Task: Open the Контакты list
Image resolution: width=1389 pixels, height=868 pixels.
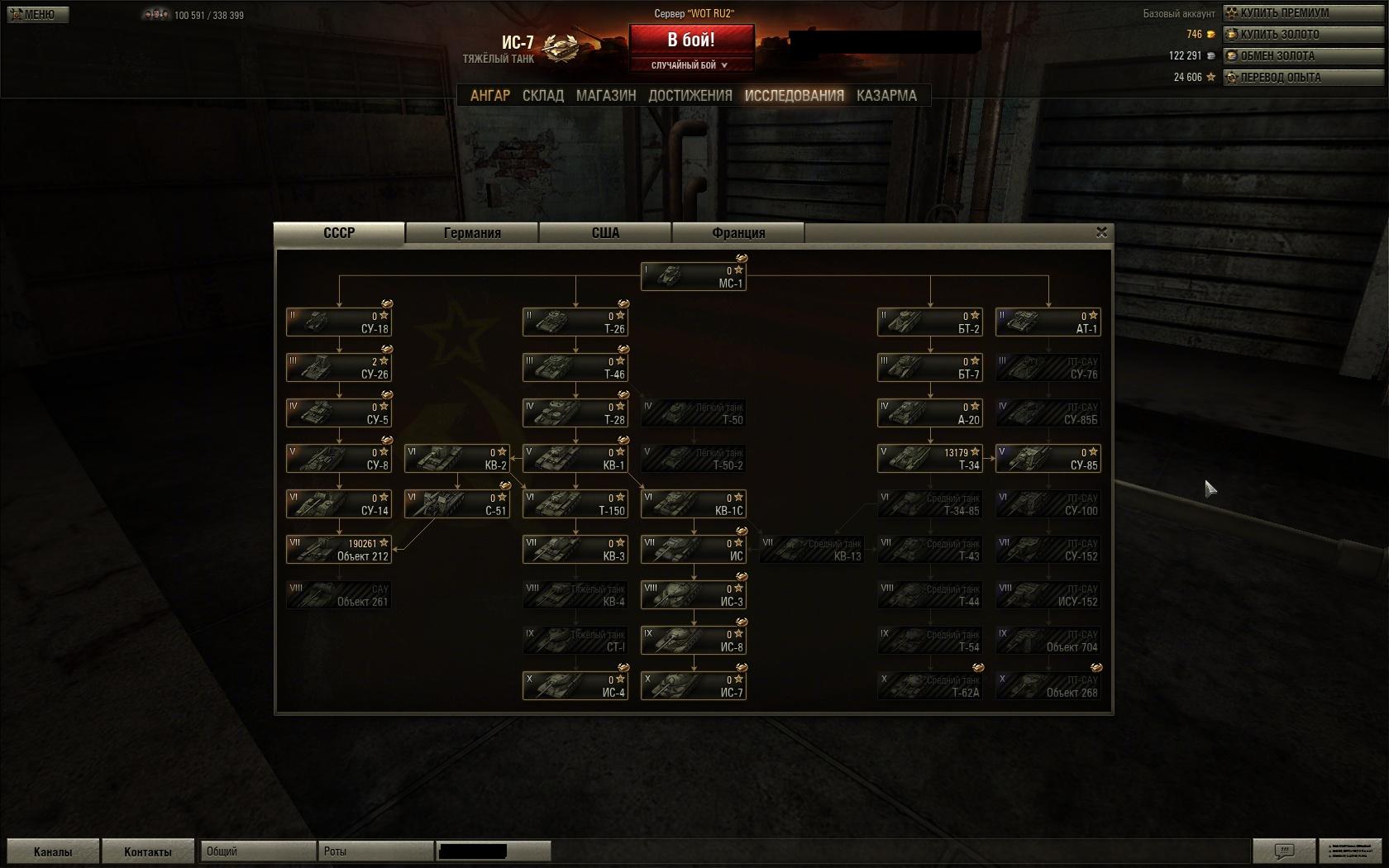Action: coord(148,851)
